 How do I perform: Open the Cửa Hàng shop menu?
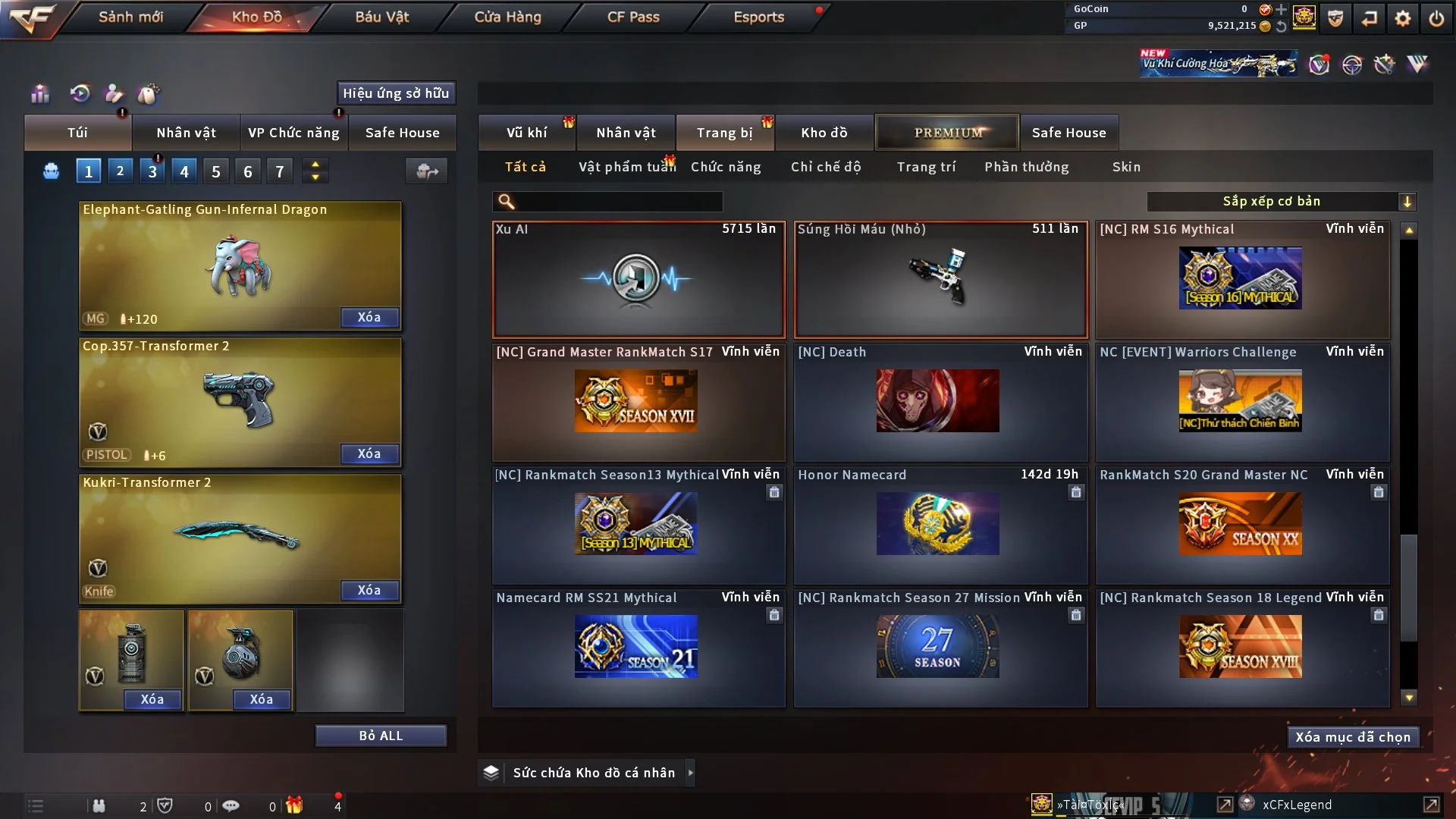pos(507,17)
